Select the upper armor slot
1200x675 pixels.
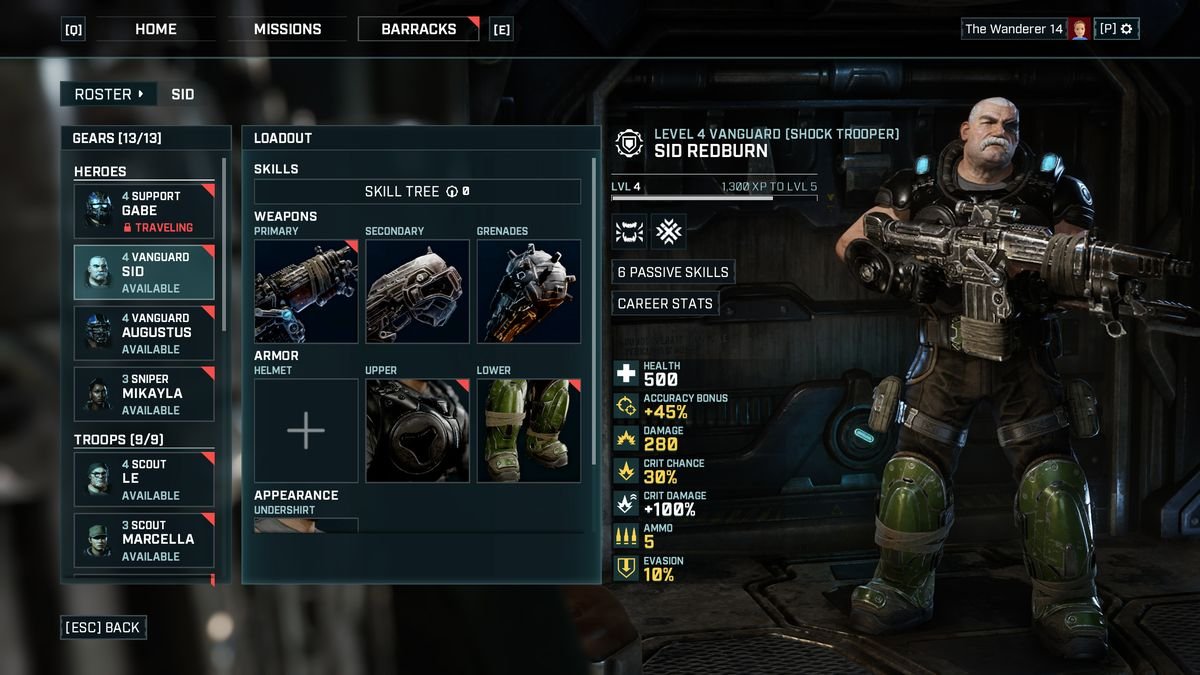pyautogui.click(x=417, y=430)
